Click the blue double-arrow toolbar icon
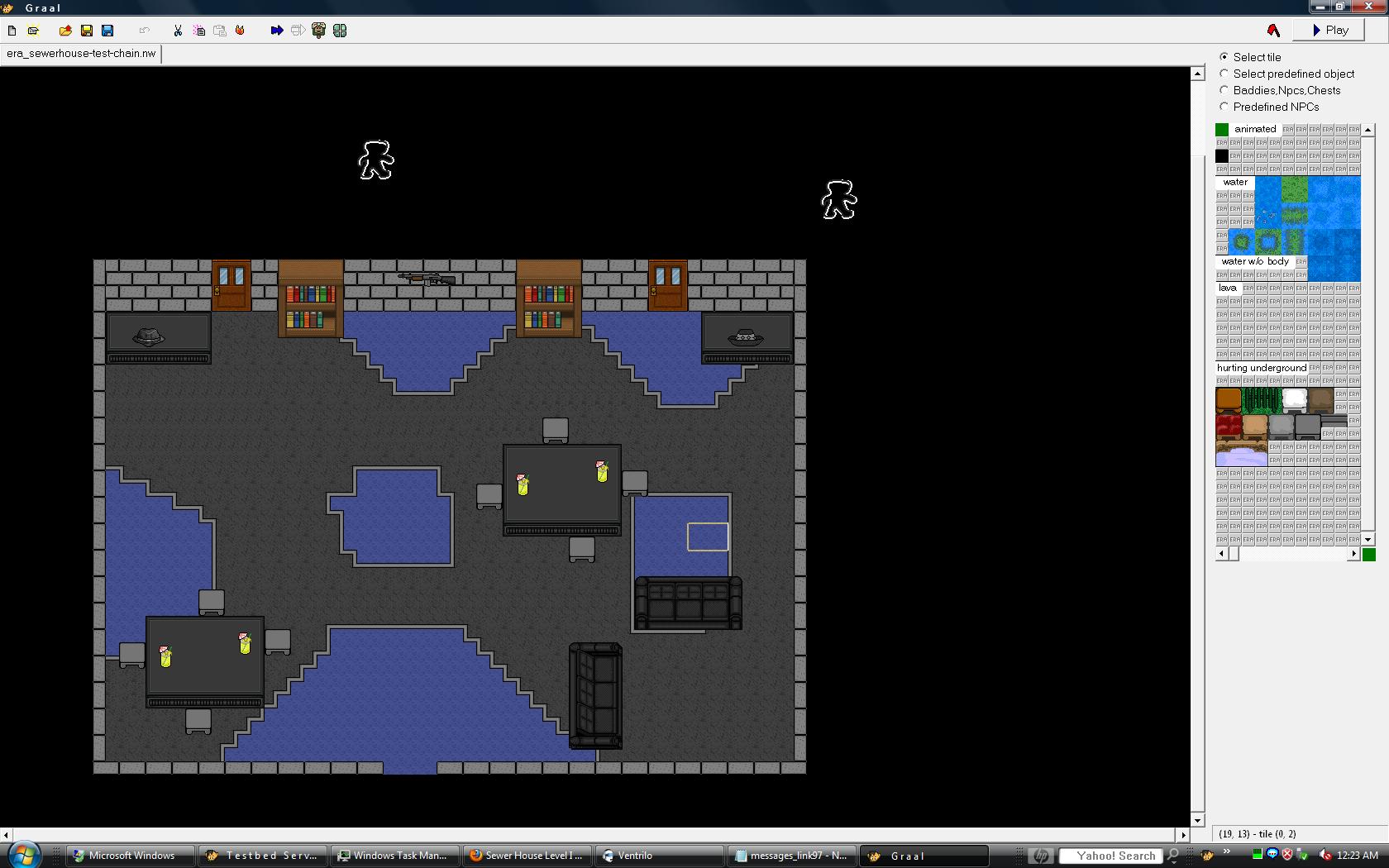 (x=277, y=31)
